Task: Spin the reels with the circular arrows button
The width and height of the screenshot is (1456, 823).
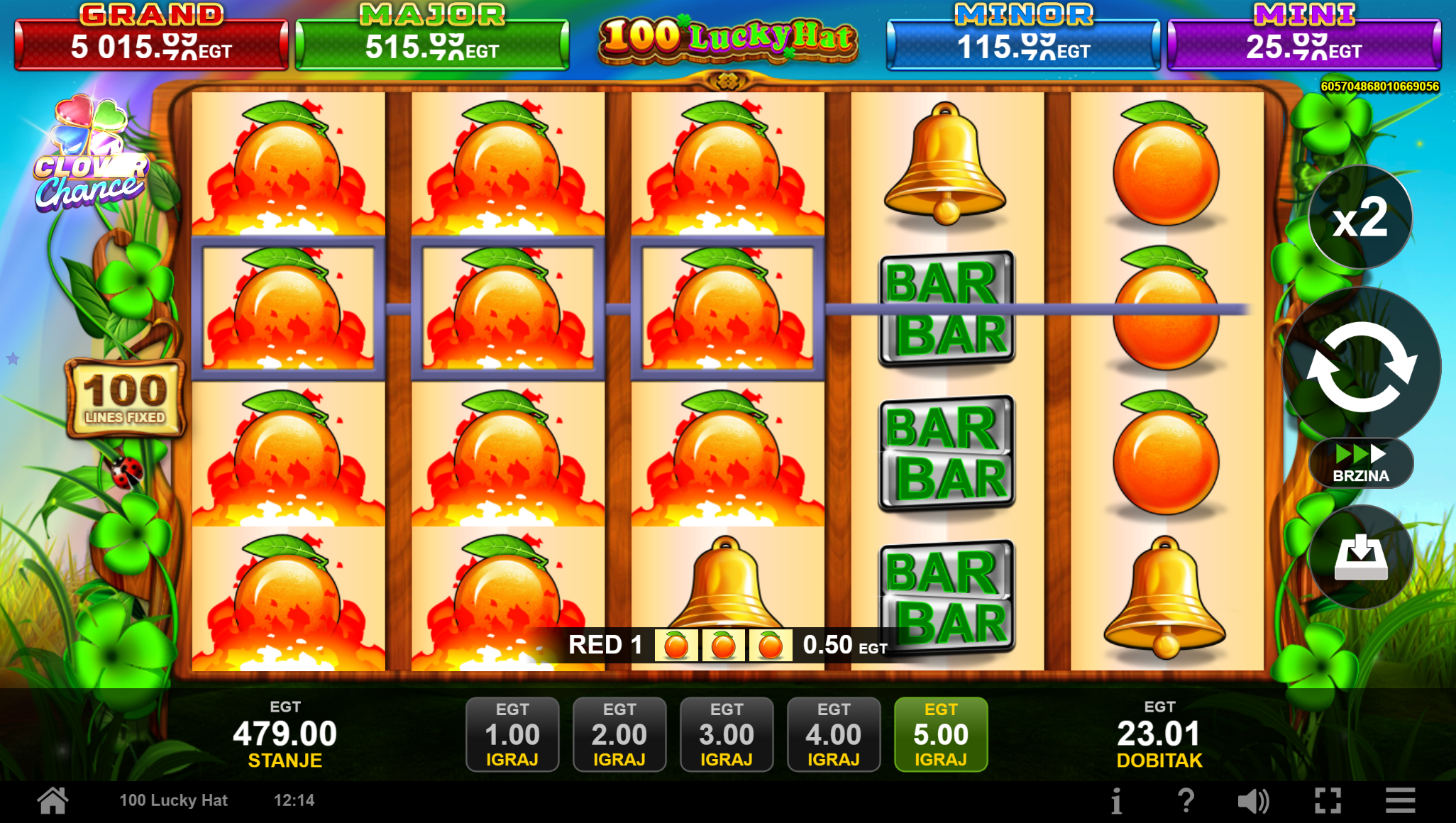Action: pos(1361,366)
